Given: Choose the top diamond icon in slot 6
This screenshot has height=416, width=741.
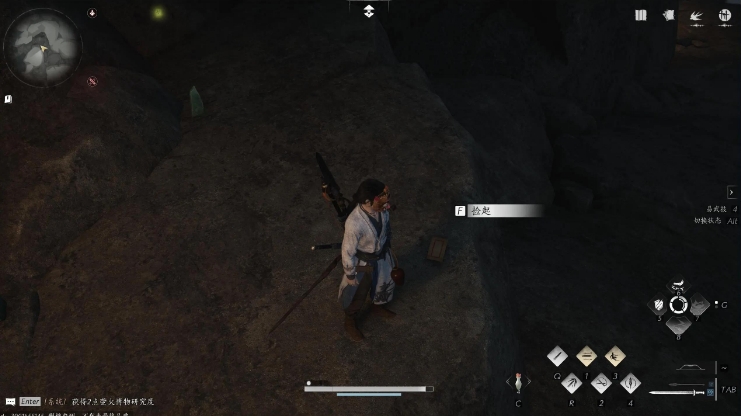Looking at the screenshot, I should coord(679,284).
